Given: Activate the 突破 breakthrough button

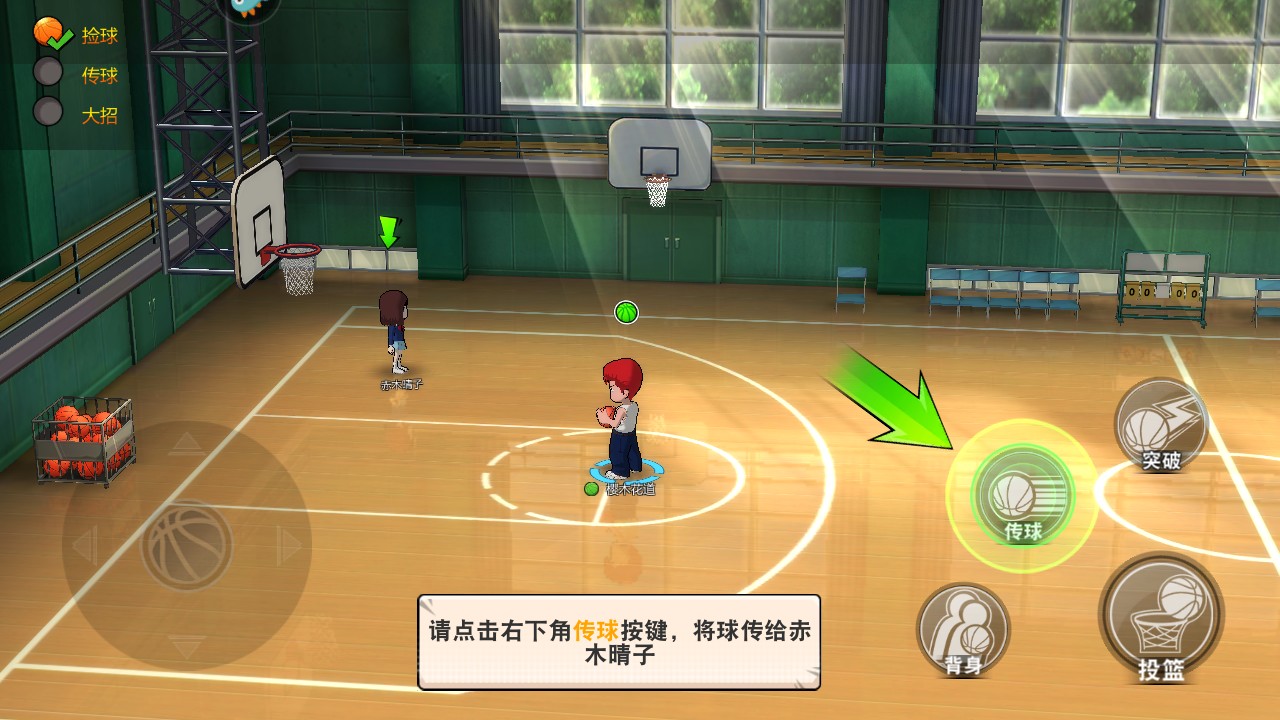Looking at the screenshot, I should pos(1161,425).
